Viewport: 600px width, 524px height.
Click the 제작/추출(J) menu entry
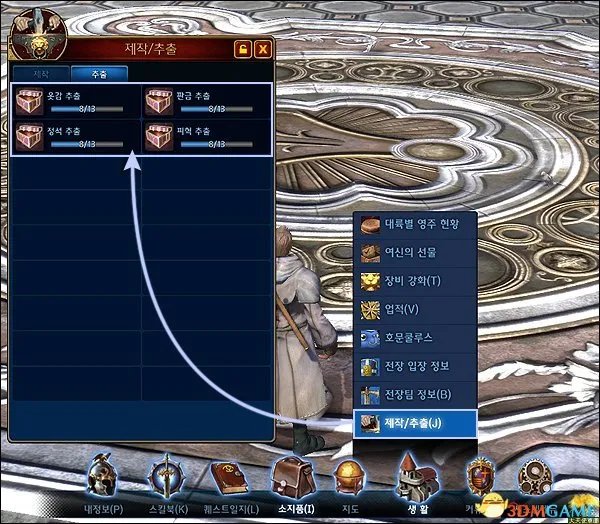416,423
